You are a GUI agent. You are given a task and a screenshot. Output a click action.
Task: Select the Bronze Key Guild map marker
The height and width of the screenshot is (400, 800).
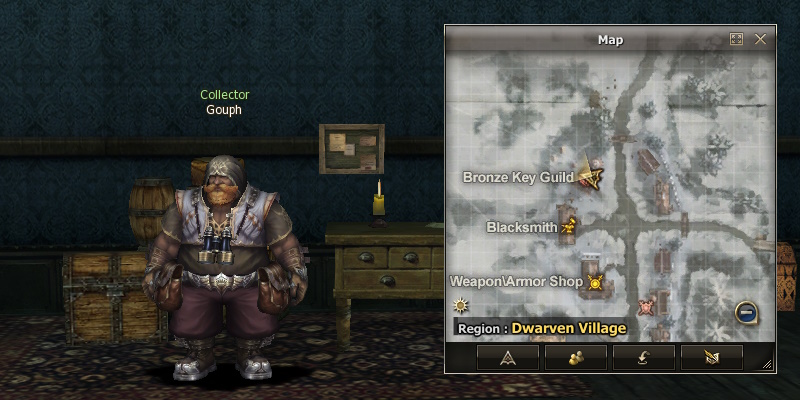(x=590, y=177)
